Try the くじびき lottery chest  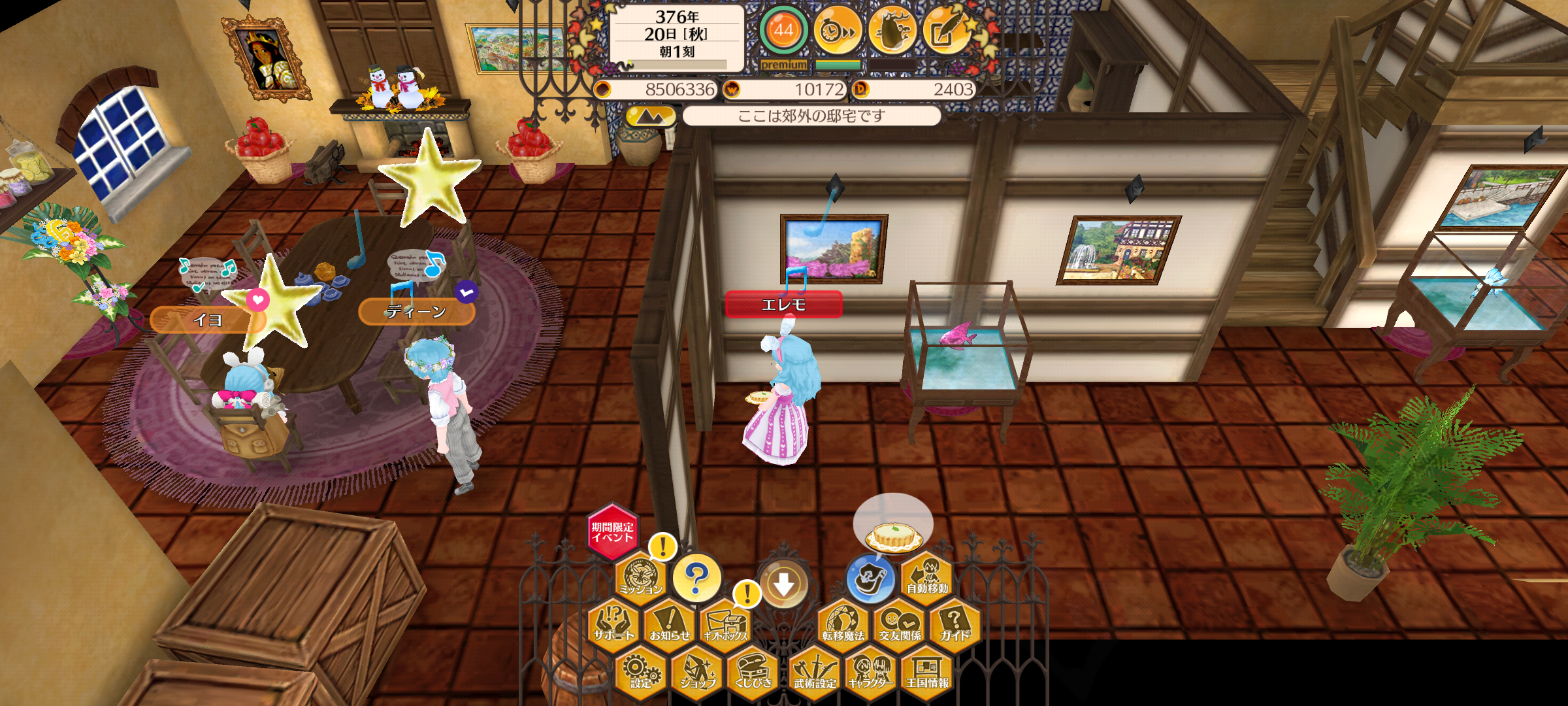point(753,672)
